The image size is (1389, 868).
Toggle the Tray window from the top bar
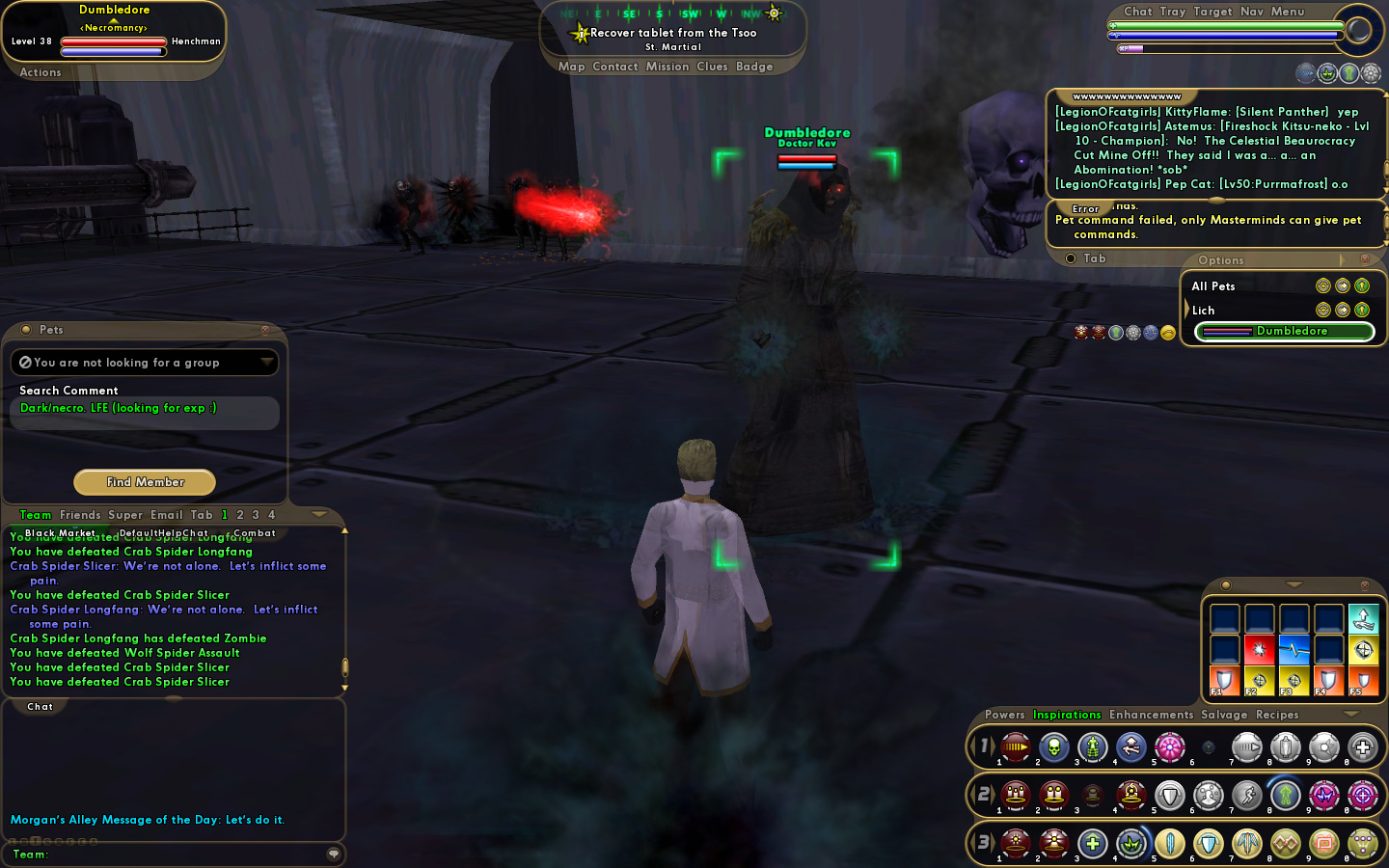click(1173, 12)
